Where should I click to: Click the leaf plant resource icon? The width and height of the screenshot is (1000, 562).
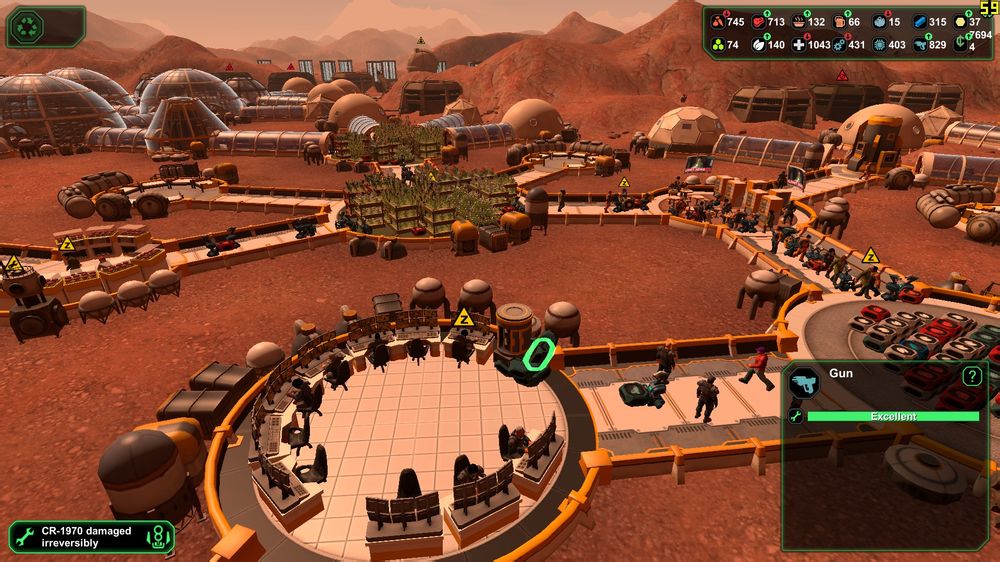759,45
